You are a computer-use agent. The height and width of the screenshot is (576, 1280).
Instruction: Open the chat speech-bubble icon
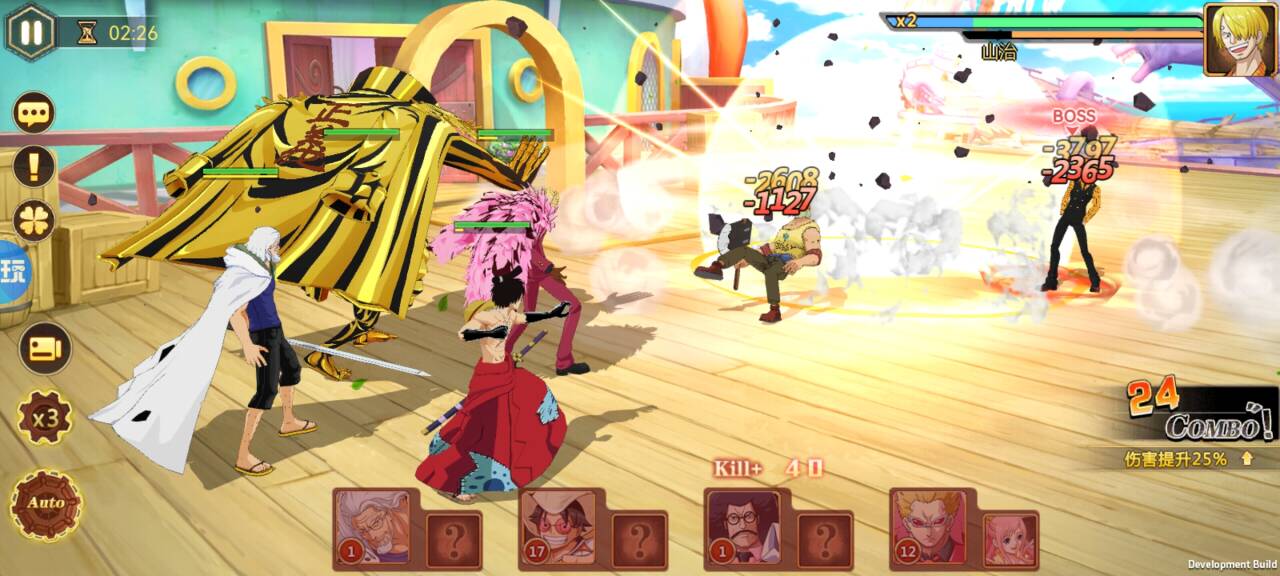pyautogui.click(x=34, y=112)
